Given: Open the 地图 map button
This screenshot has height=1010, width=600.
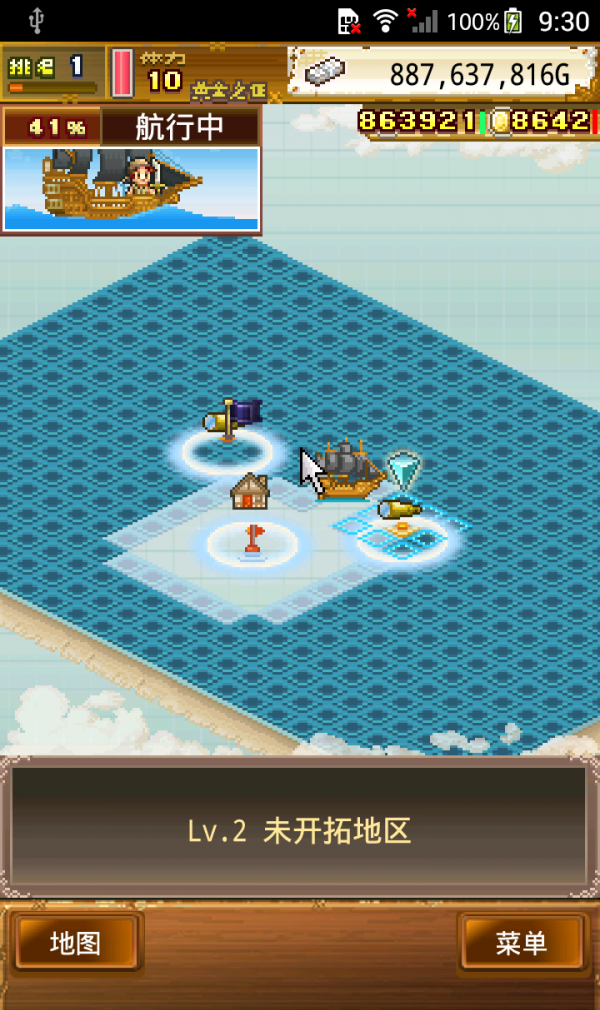Looking at the screenshot, I should (75, 942).
